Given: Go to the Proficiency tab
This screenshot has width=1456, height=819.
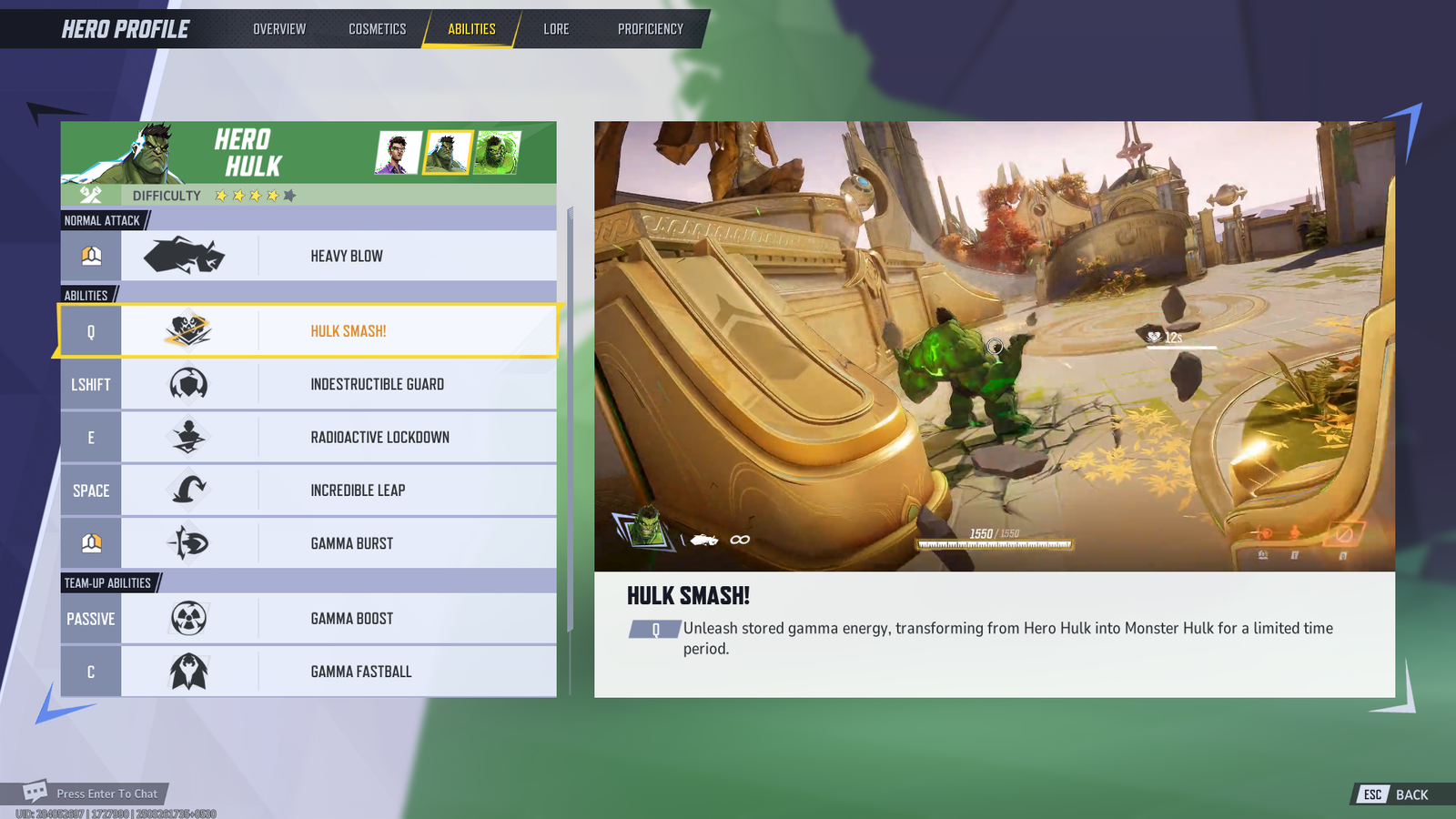Looking at the screenshot, I should [650, 28].
